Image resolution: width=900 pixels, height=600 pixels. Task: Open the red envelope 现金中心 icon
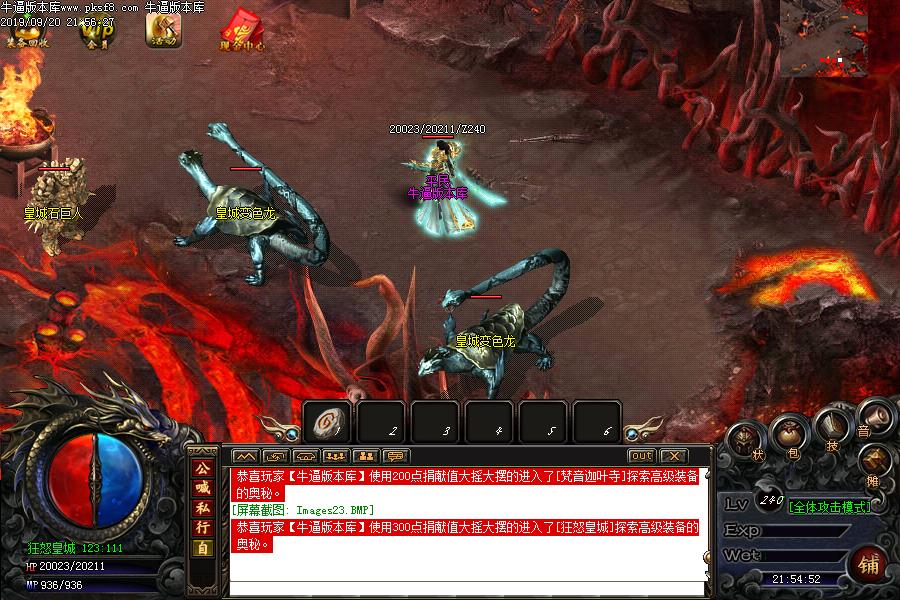242,29
